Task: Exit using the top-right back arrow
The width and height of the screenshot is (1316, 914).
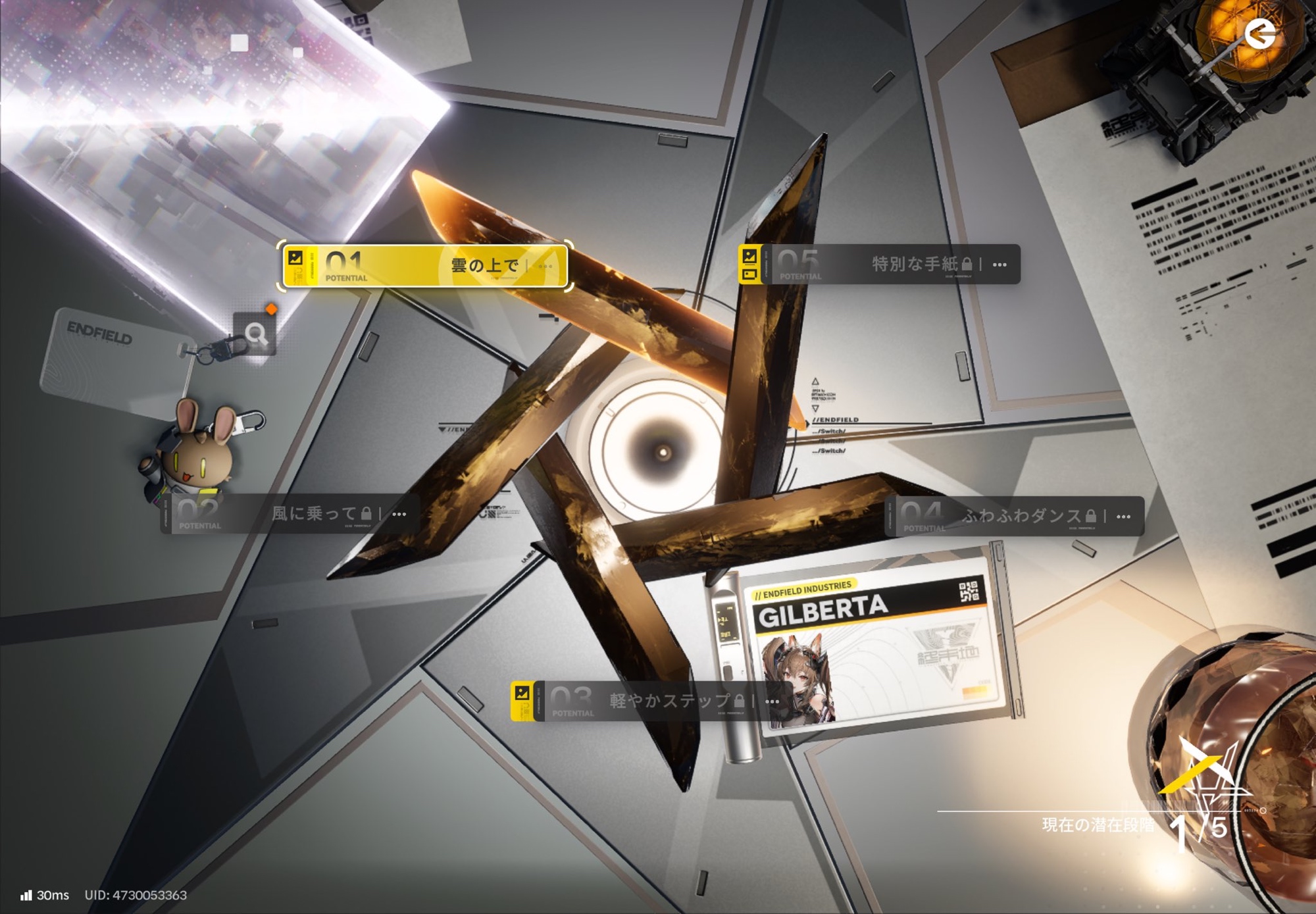Action: [1260, 34]
